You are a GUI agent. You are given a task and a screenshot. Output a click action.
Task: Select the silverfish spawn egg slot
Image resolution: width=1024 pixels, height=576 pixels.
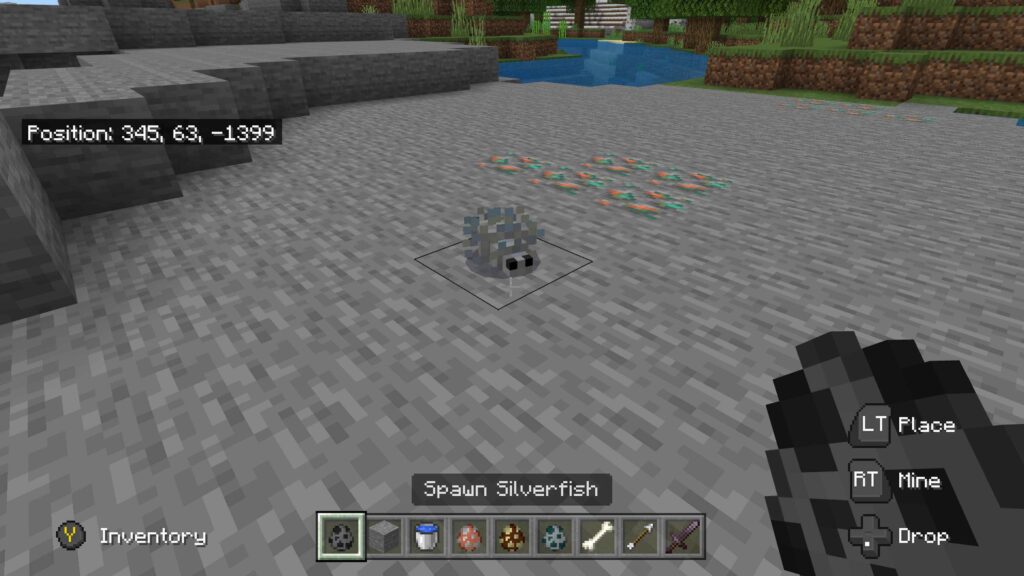pyautogui.click(x=340, y=536)
